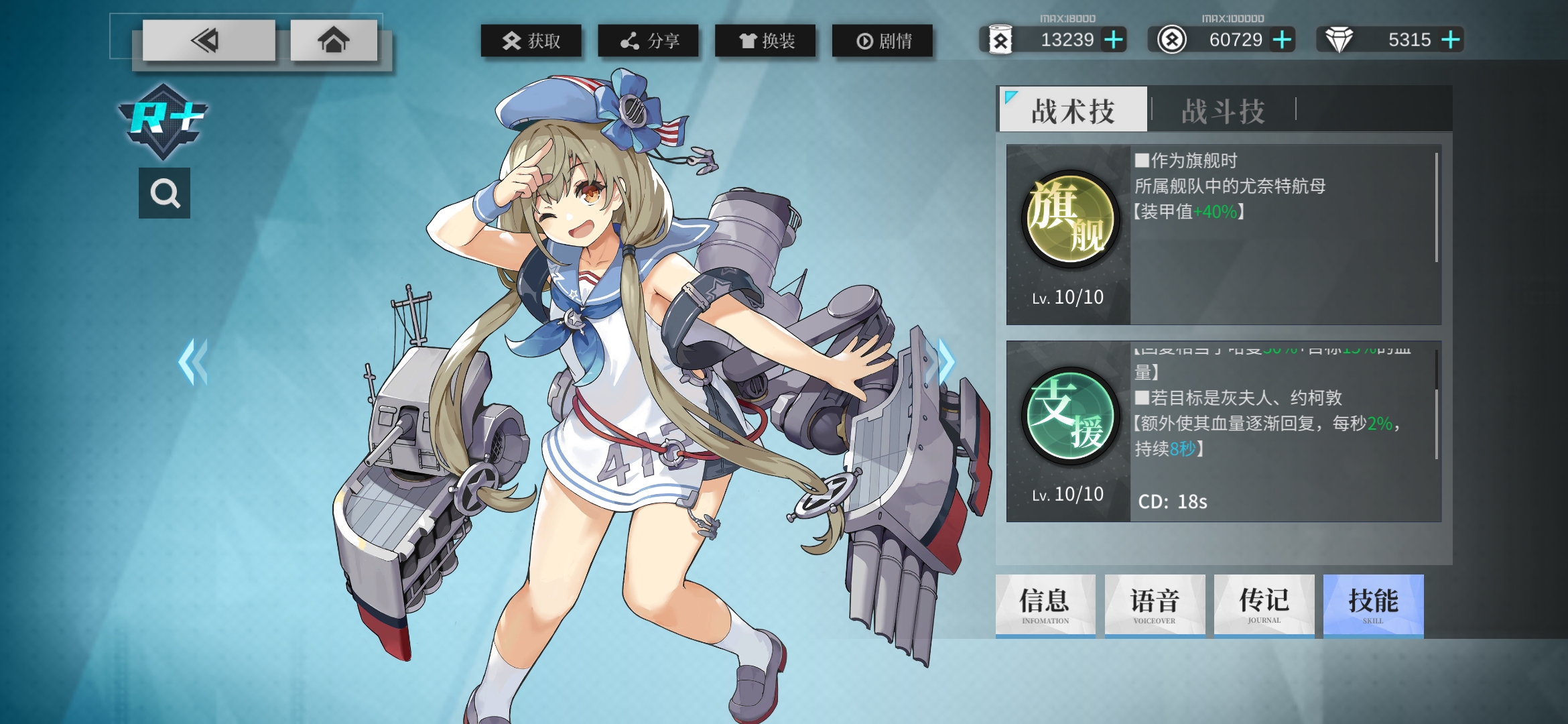
Task: Select the 支援 support skill icon
Action: coord(1069,416)
